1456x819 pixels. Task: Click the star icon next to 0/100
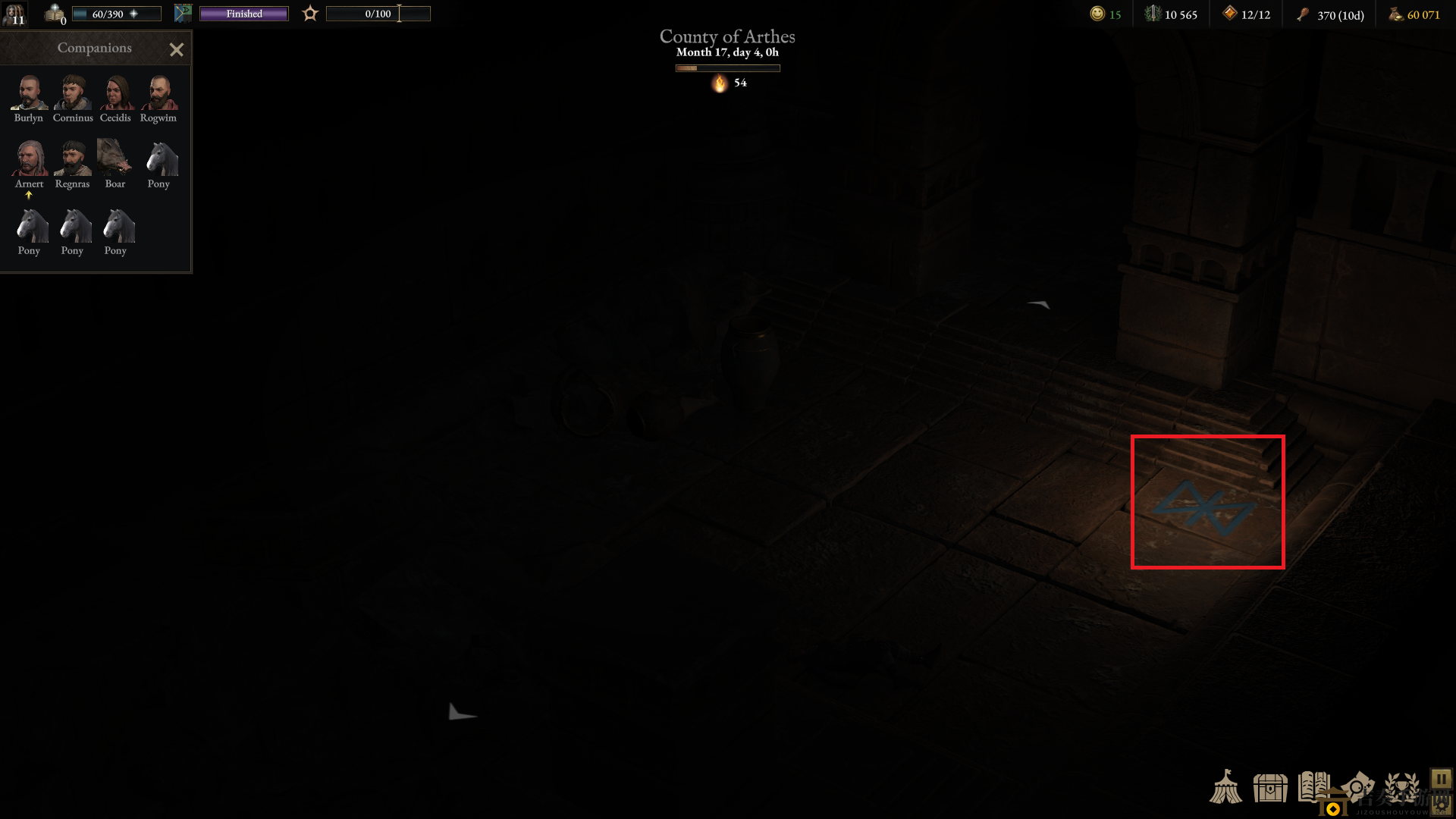(310, 14)
